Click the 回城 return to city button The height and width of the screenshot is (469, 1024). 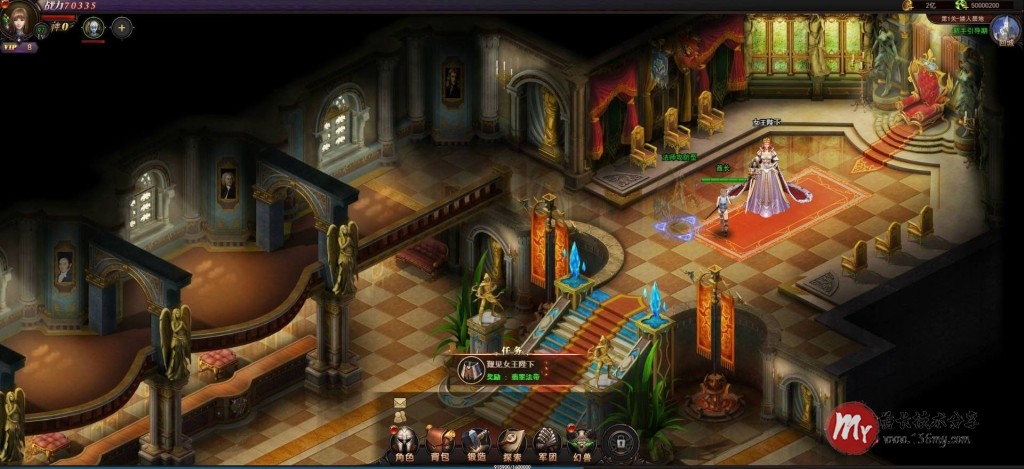(x=1008, y=28)
